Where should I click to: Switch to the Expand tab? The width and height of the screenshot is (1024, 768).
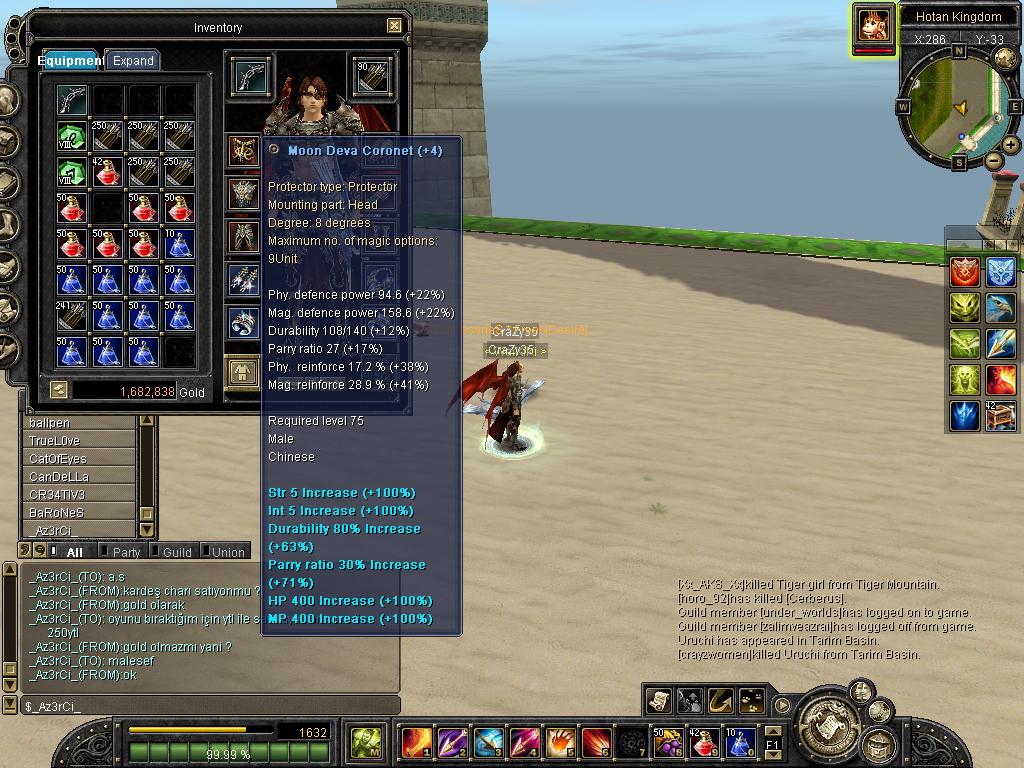click(133, 60)
